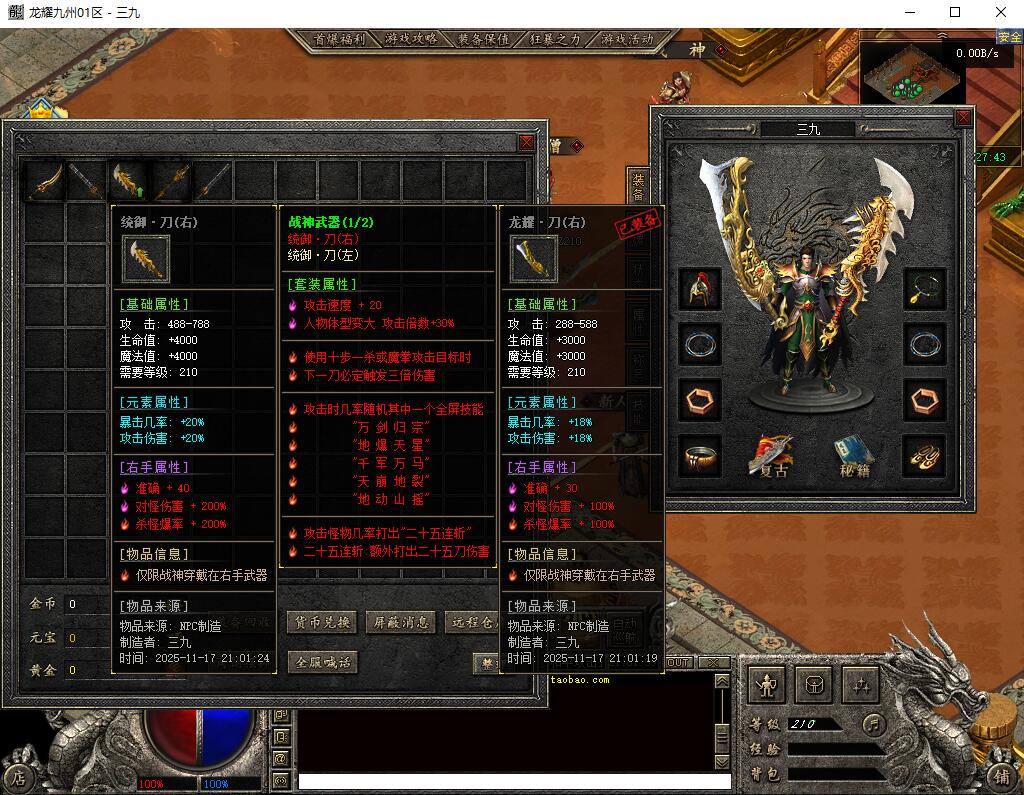Maximize the game window
The width and height of the screenshot is (1024, 795).
click(x=955, y=13)
